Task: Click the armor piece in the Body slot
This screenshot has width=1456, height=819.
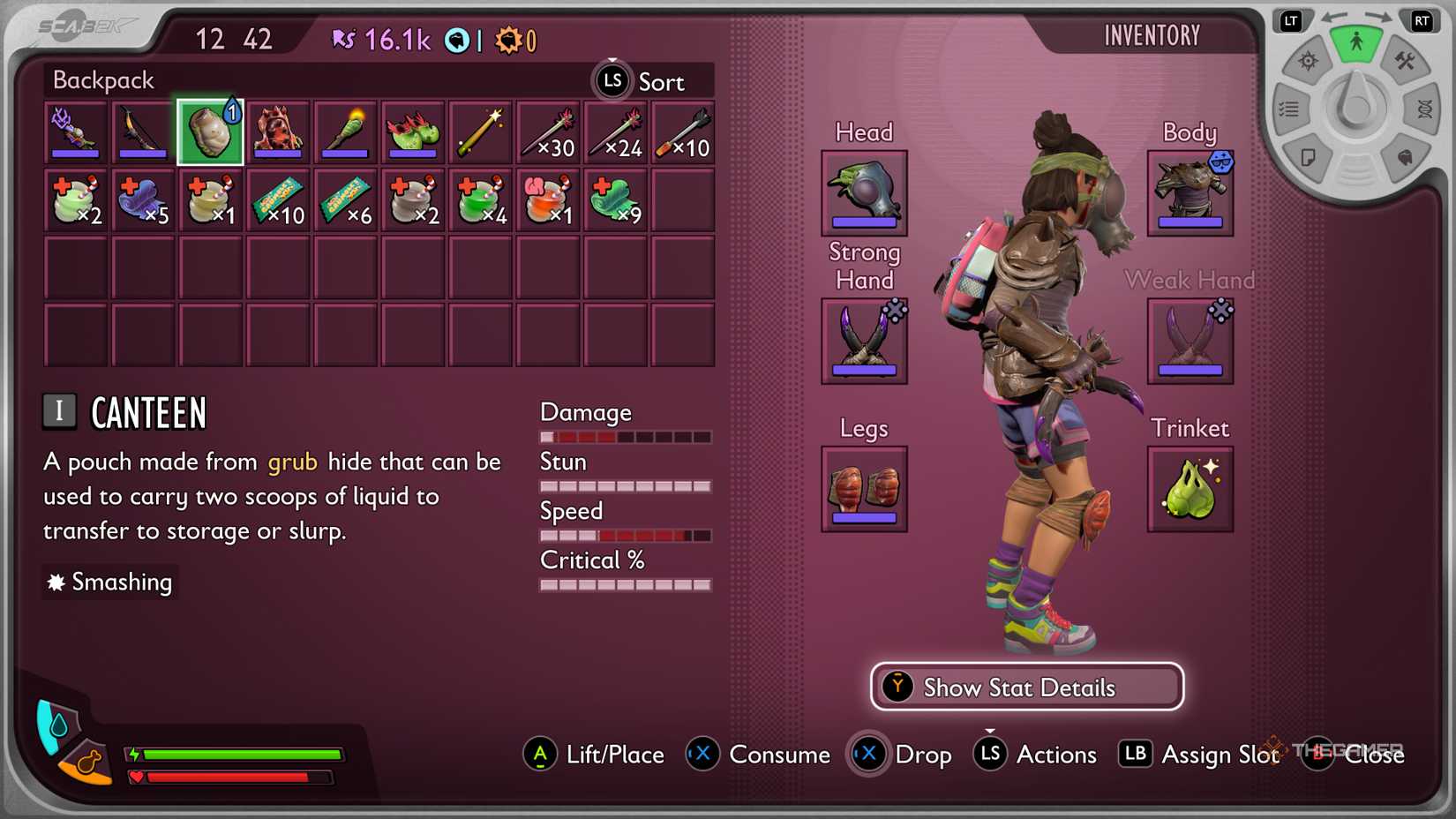Action: (x=1190, y=192)
